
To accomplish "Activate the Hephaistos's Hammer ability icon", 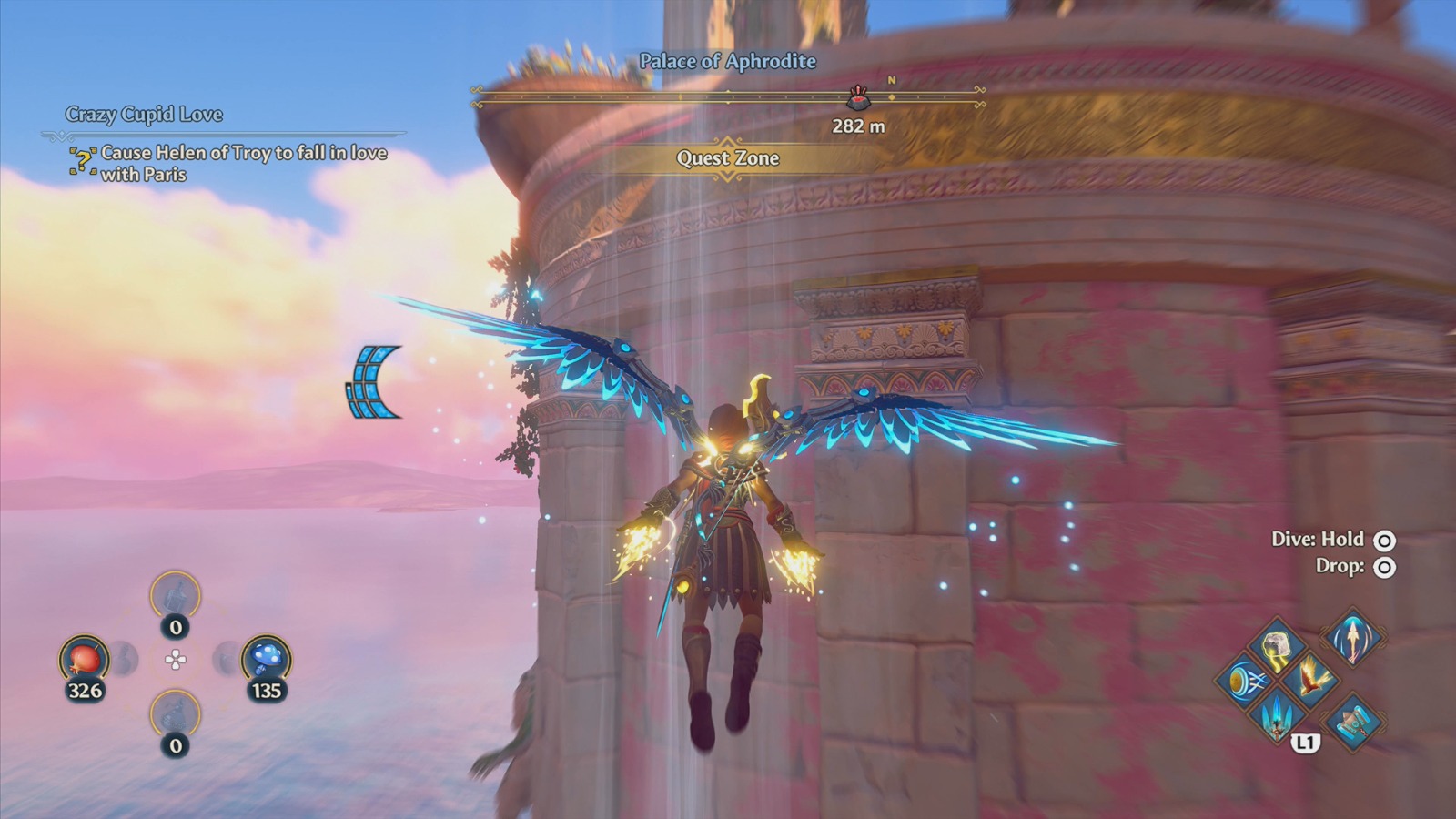I will tap(1354, 723).
